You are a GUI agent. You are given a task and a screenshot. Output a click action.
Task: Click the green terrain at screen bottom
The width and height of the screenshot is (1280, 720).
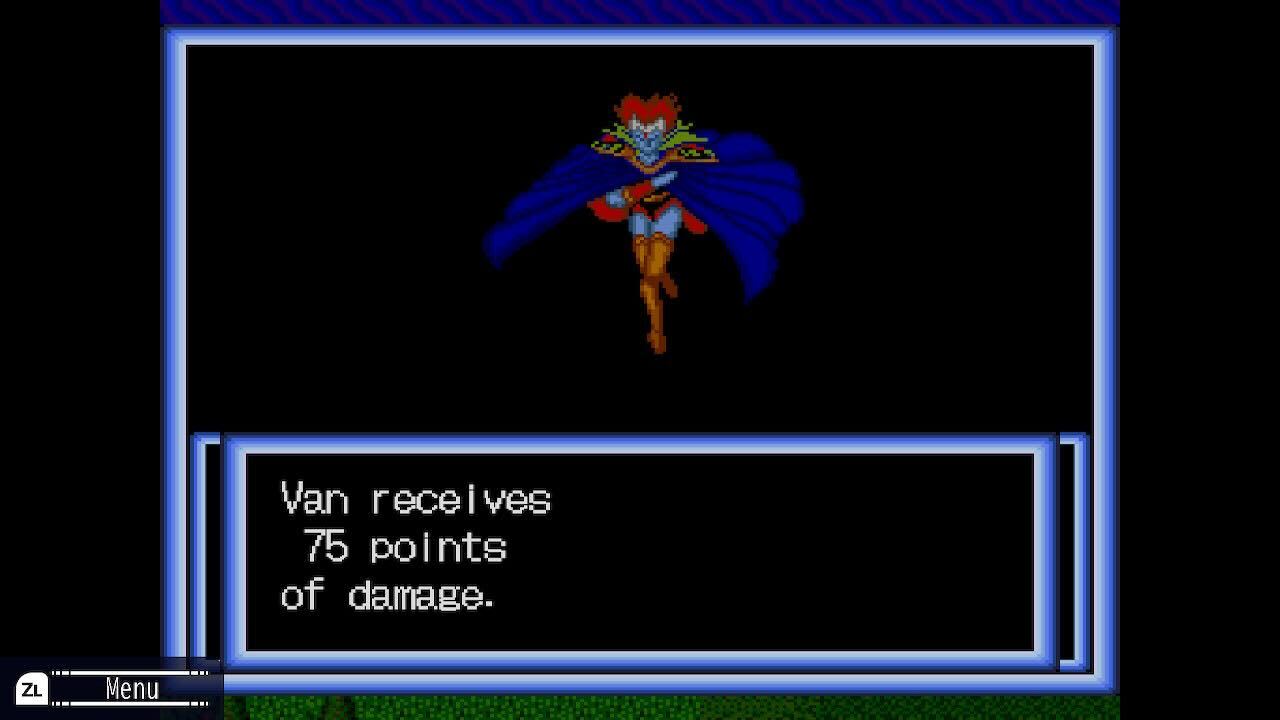tap(640, 712)
